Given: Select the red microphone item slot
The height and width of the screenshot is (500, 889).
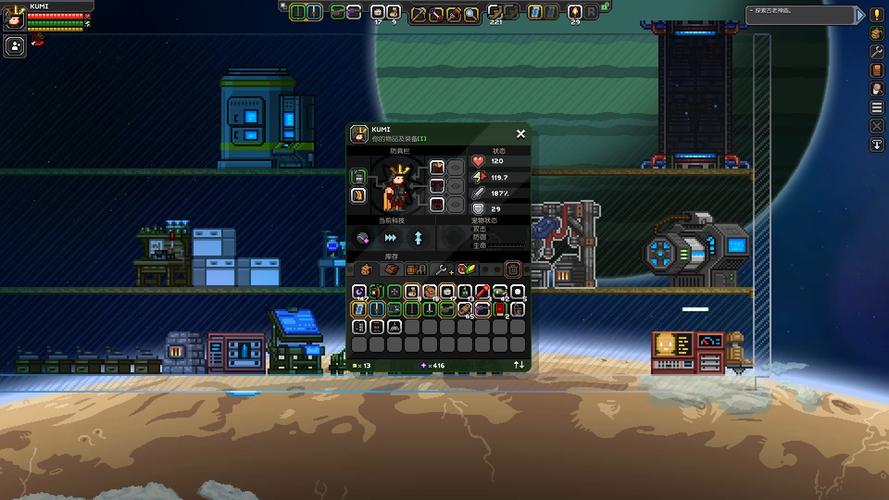Looking at the screenshot, I should tap(482, 291).
